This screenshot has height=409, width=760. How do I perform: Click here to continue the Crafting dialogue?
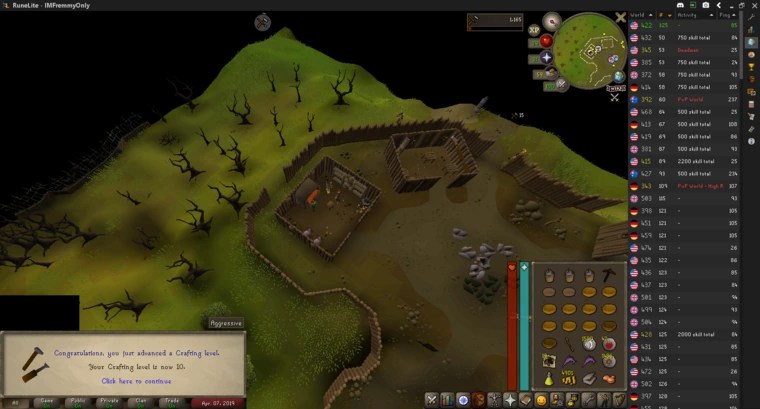[136, 381]
